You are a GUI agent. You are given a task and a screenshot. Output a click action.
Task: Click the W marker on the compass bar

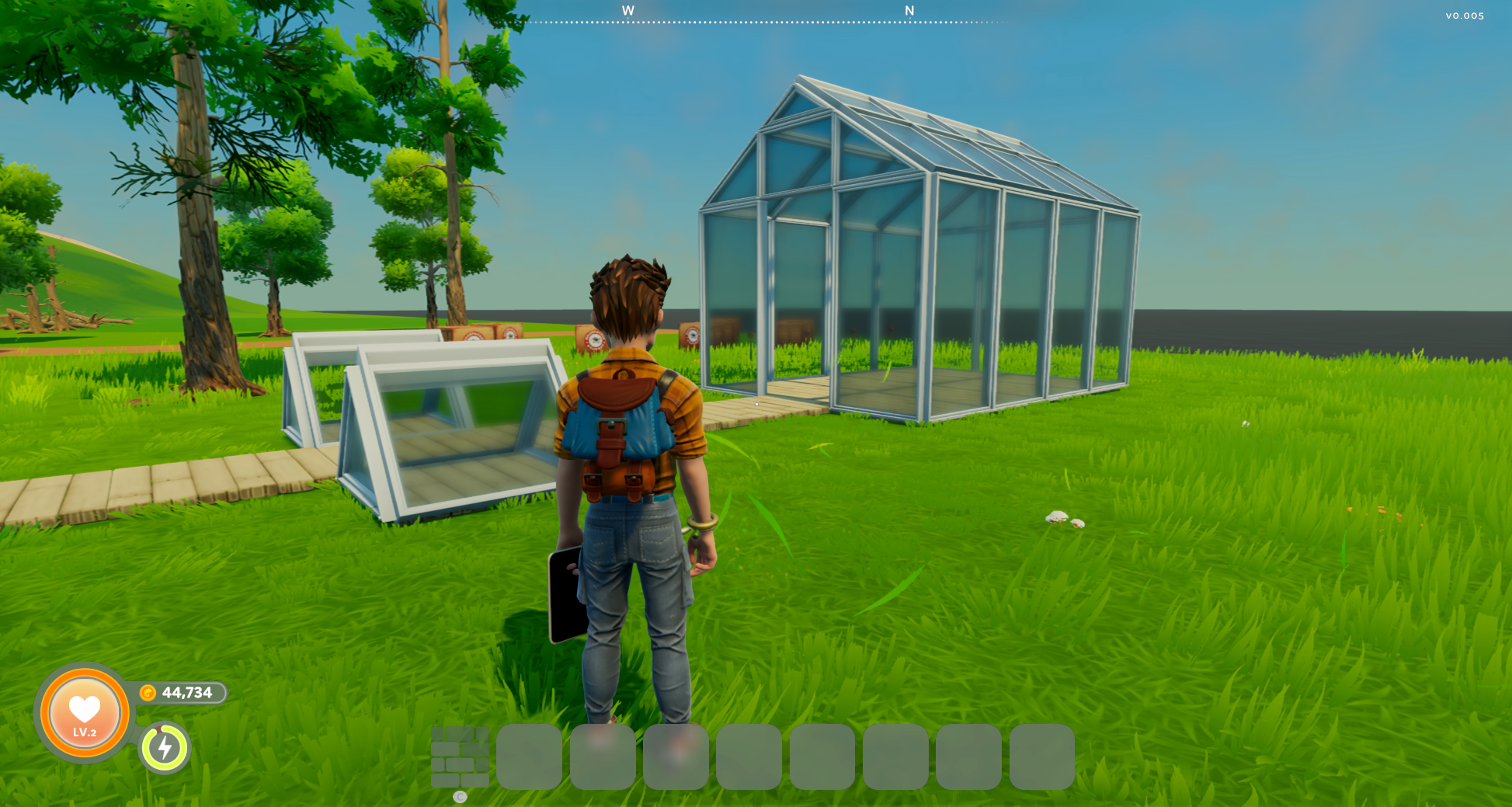pos(629,12)
